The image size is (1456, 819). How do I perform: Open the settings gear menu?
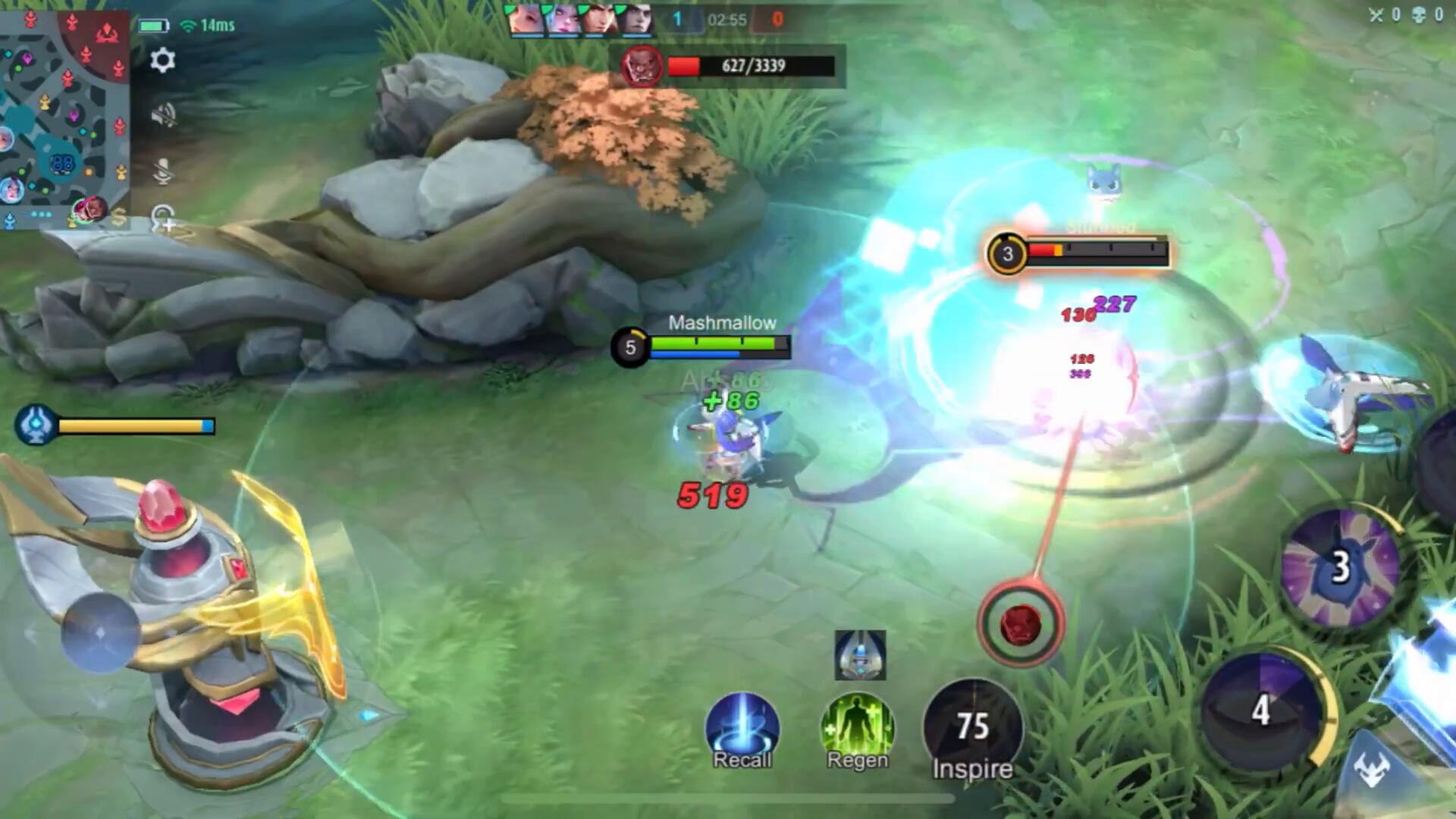click(x=162, y=60)
